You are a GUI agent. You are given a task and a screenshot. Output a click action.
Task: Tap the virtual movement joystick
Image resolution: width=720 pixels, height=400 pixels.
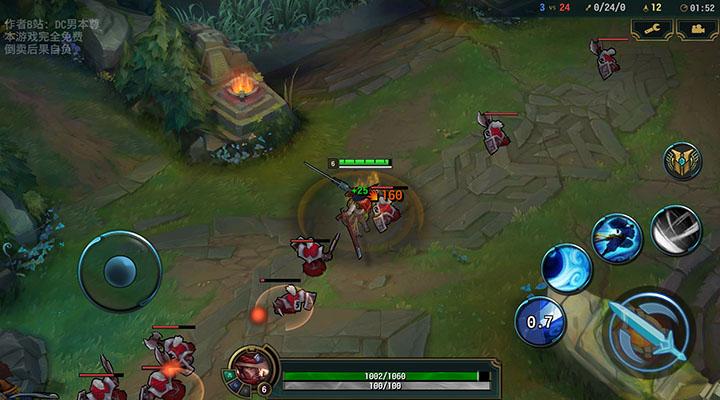[120, 270]
